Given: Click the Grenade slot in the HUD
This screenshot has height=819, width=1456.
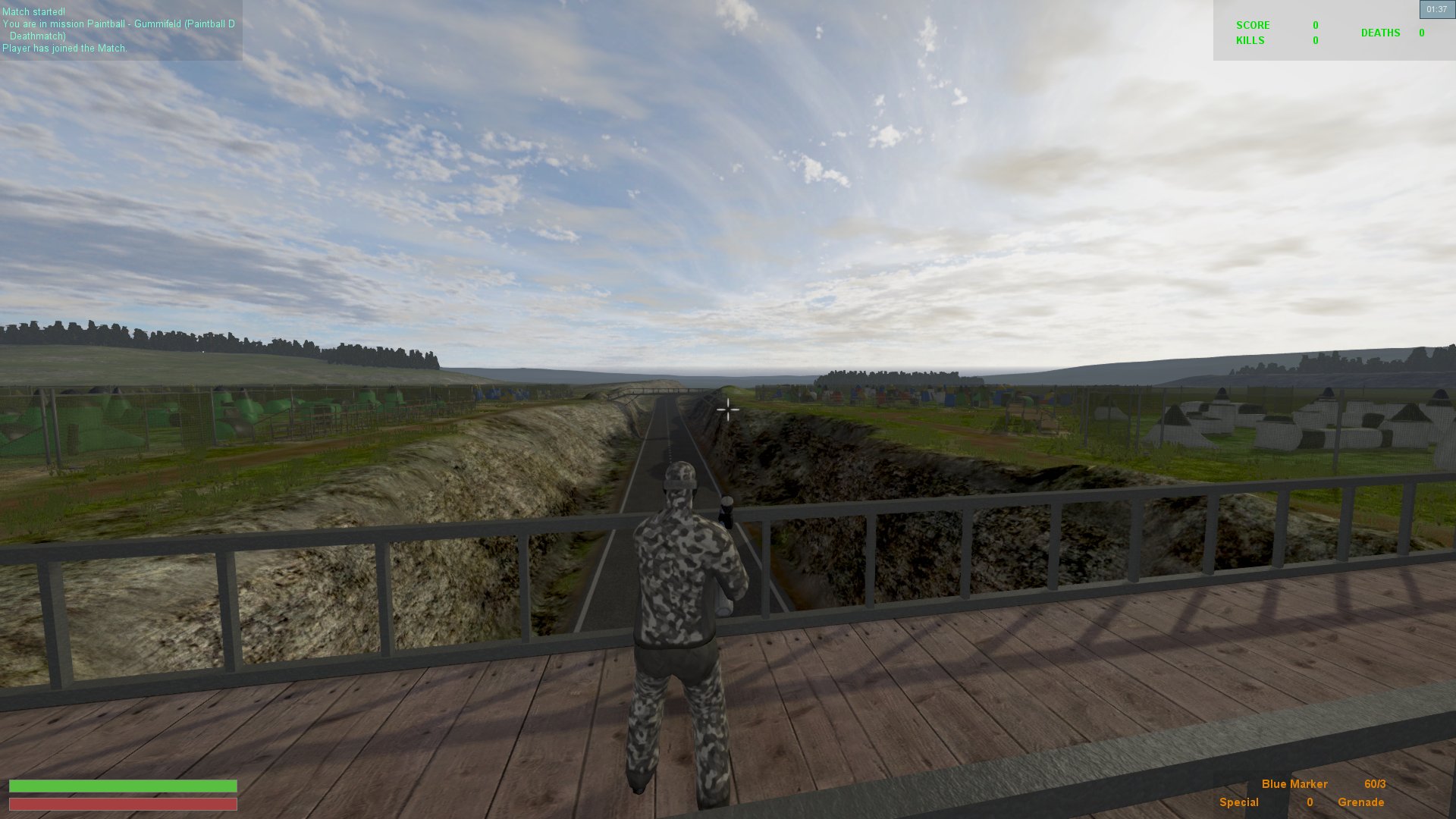Looking at the screenshot, I should pos(1363,802).
